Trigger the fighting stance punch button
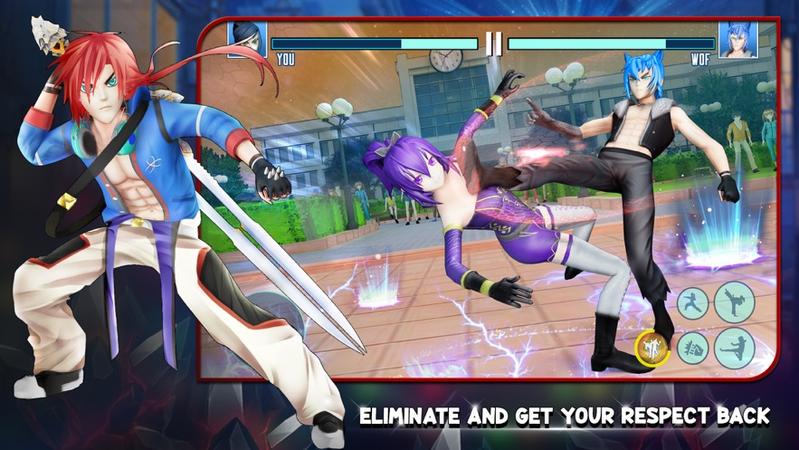Screen dimensions: 799x450 click(x=692, y=304)
